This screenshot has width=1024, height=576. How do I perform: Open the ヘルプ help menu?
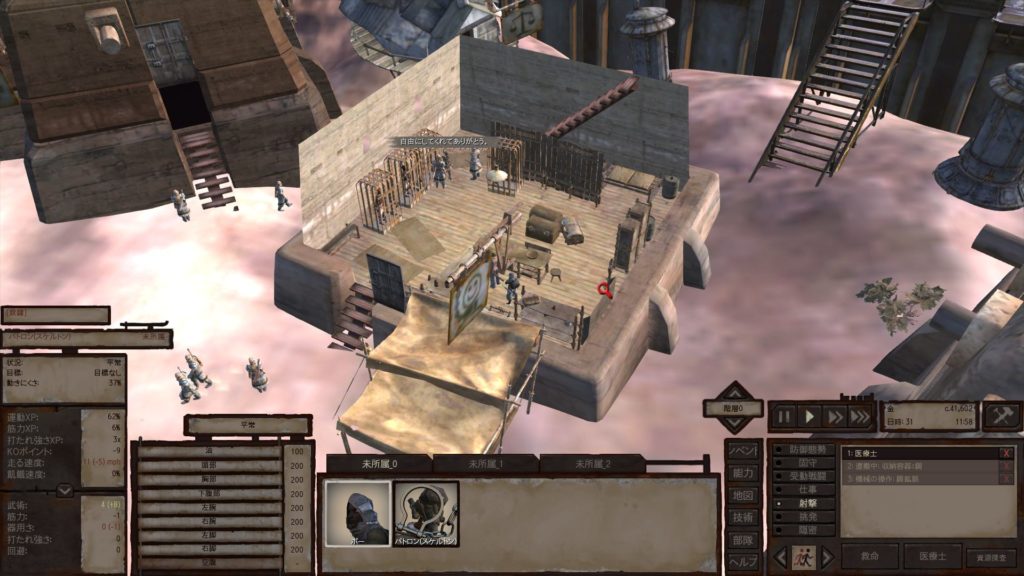pos(742,561)
